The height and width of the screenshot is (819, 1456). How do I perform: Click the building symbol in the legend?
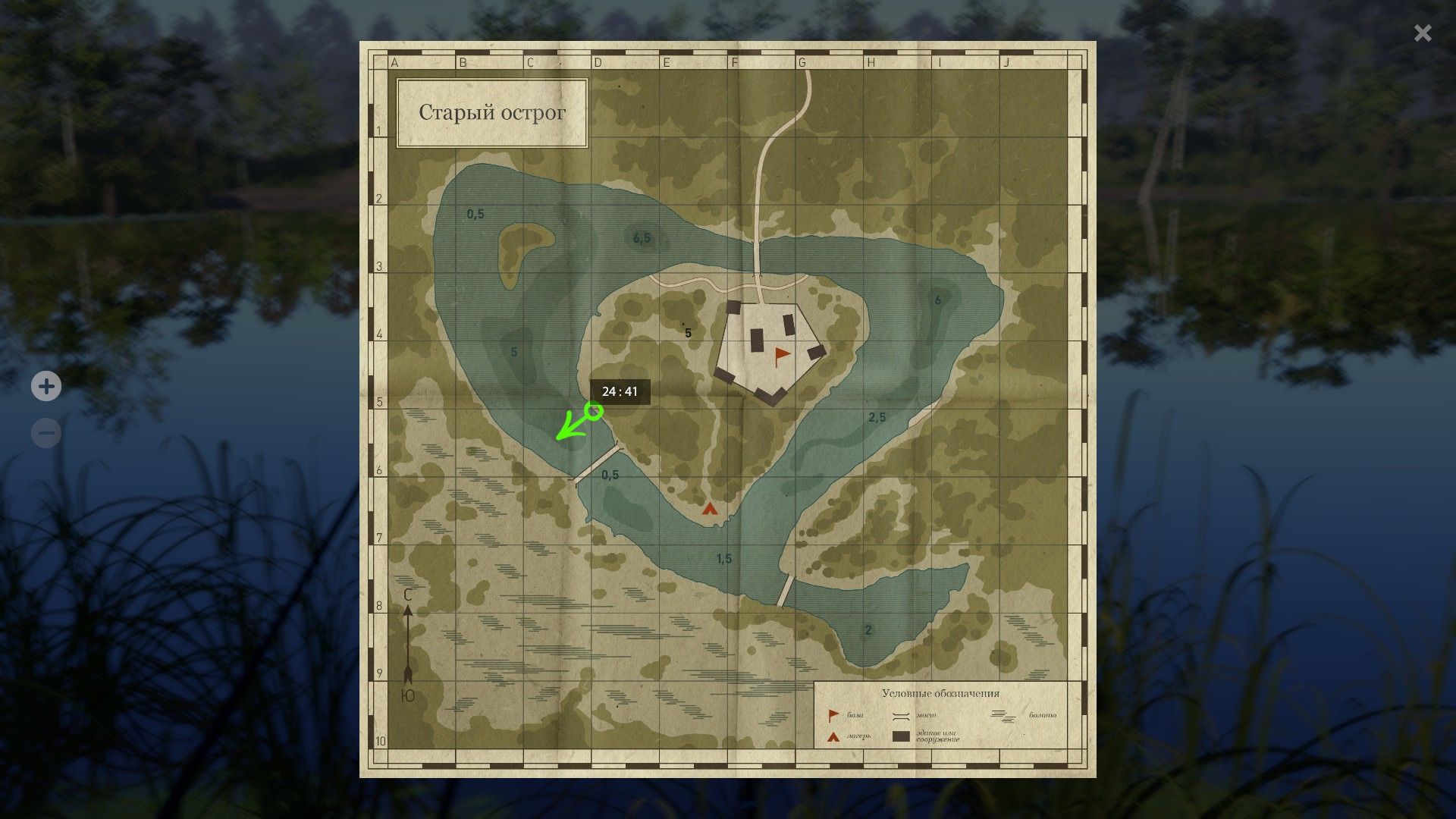click(901, 736)
